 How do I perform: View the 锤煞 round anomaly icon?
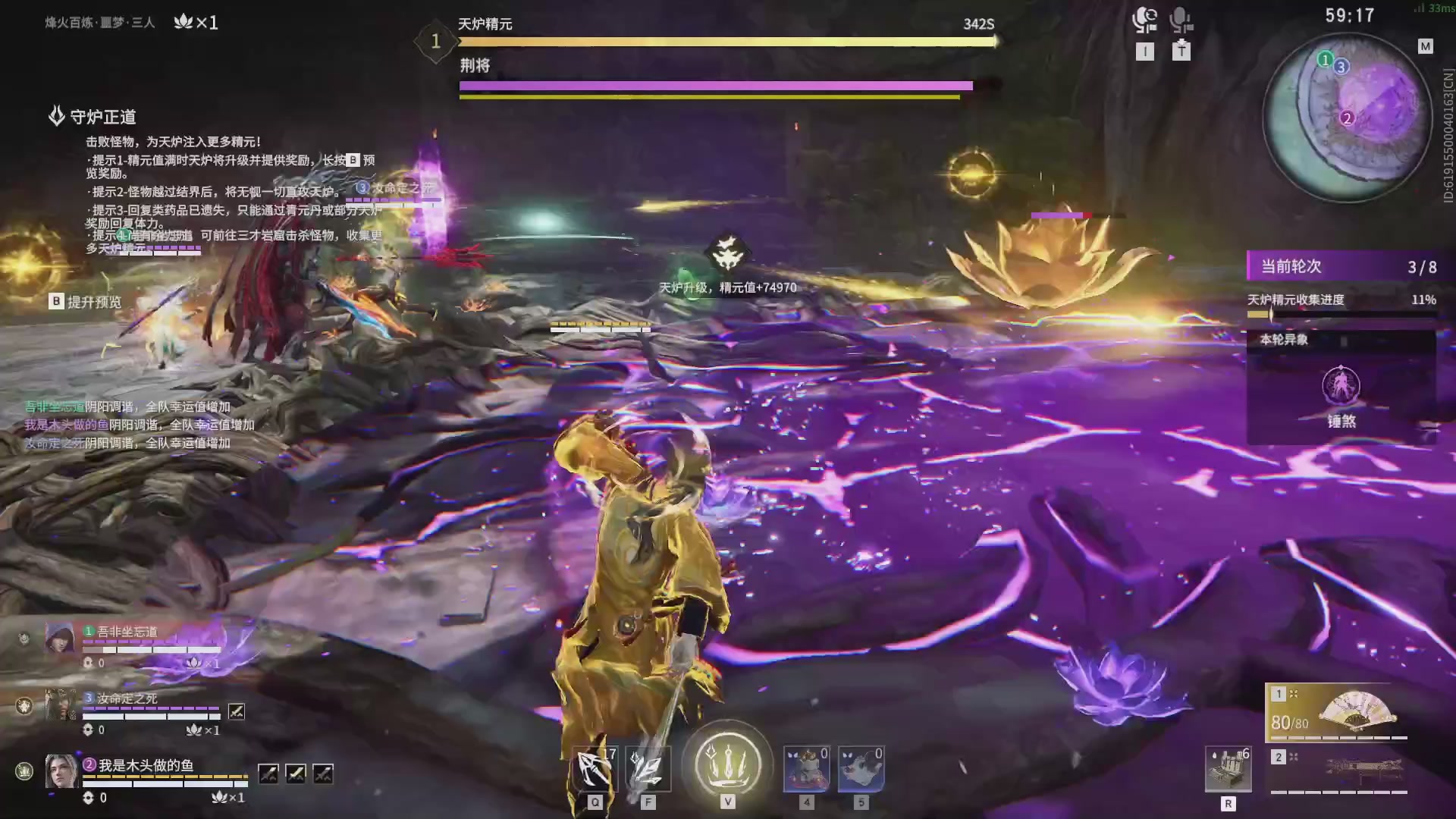click(1341, 386)
